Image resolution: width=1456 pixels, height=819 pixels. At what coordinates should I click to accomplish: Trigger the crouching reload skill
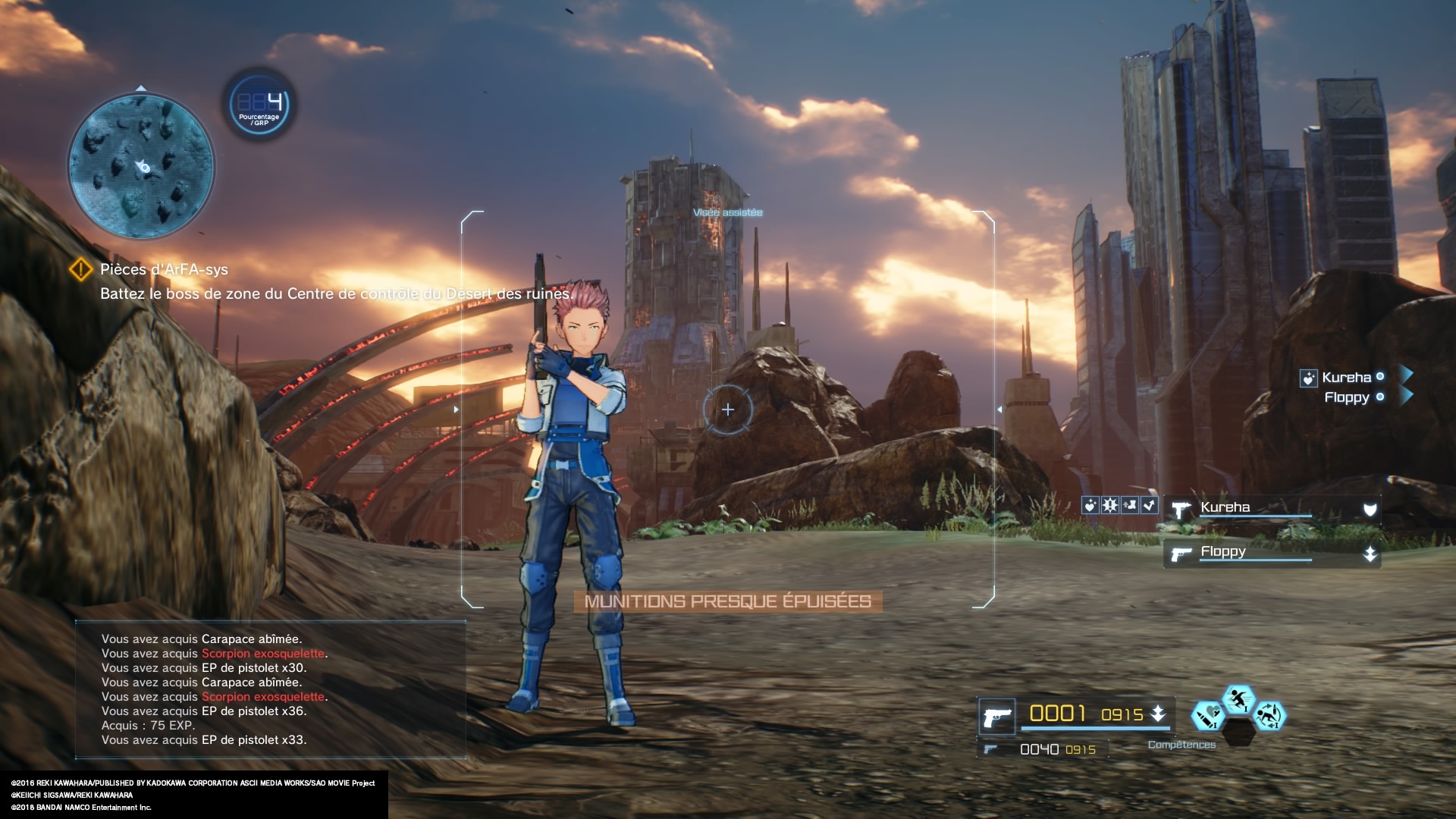tap(1269, 716)
